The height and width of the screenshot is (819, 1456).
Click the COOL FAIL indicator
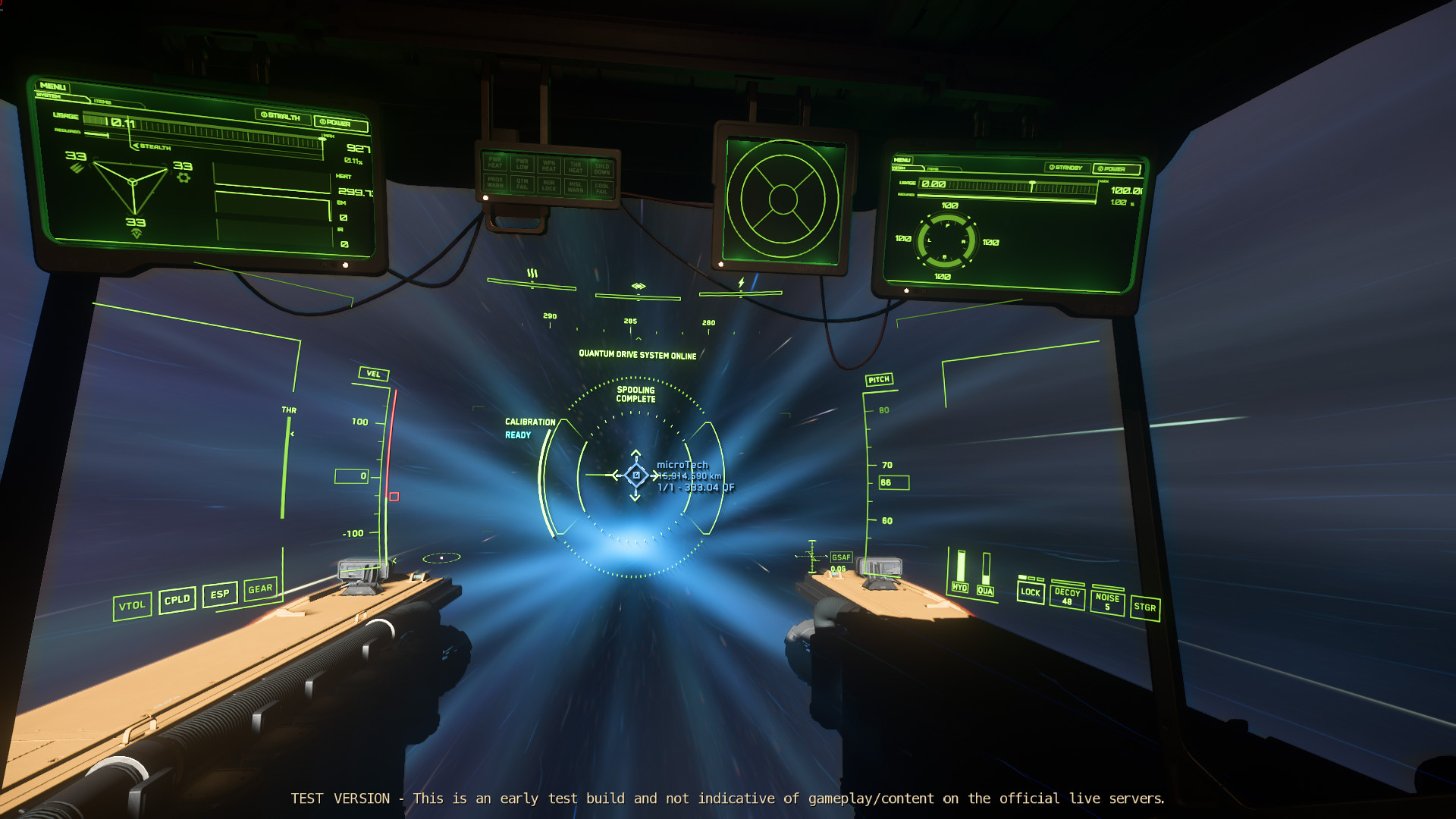[x=601, y=187]
